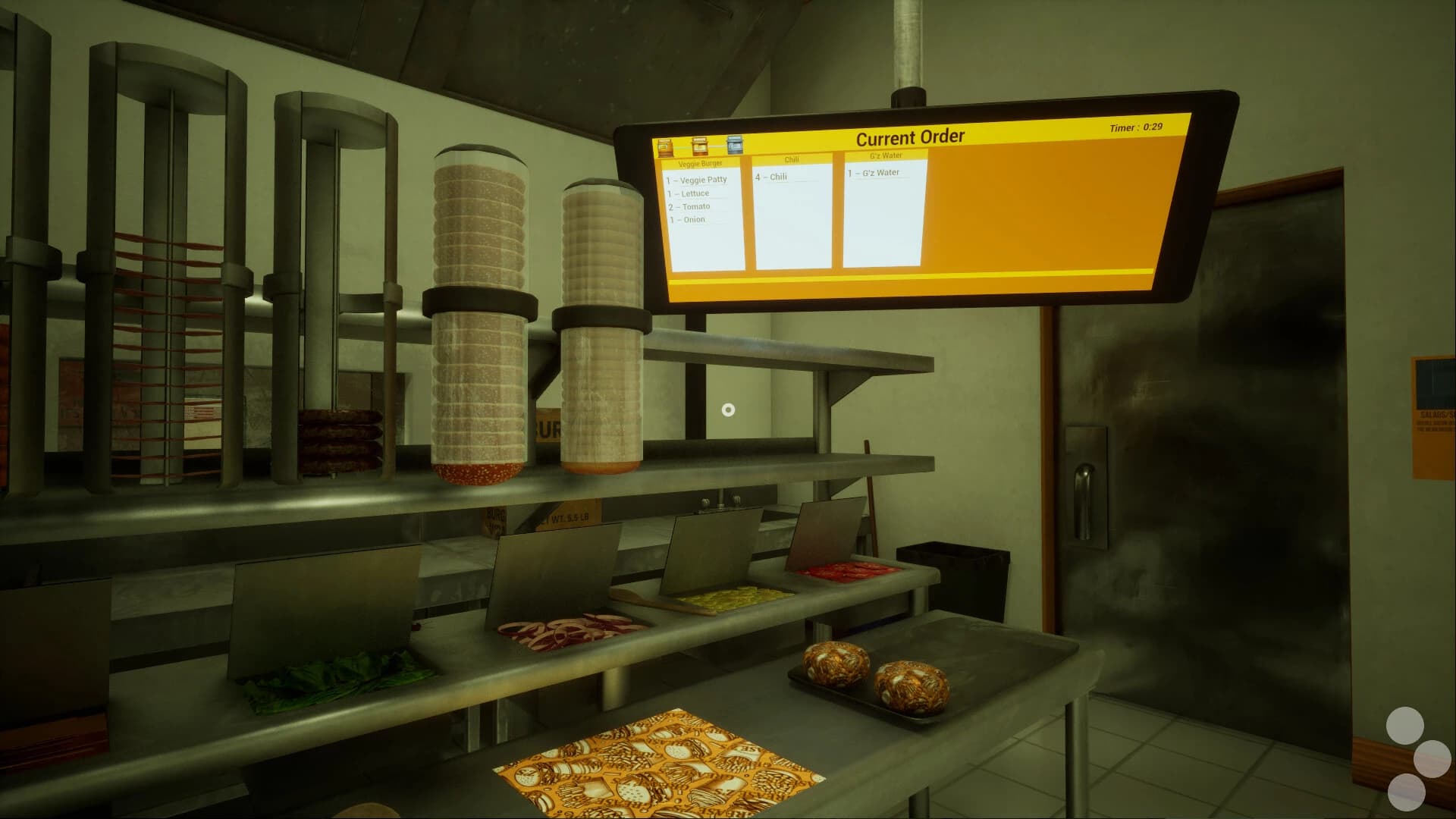This screenshot has height=819, width=1456.
Task: Click the blue G'z Water jar icon
Action: click(734, 145)
